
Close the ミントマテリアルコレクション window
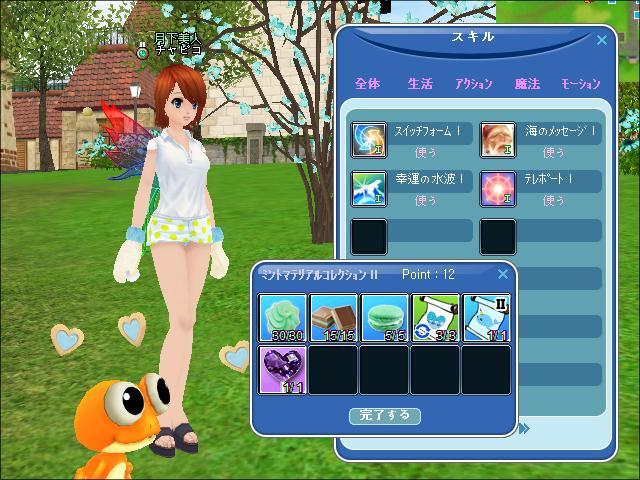pyautogui.click(x=502, y=274)
